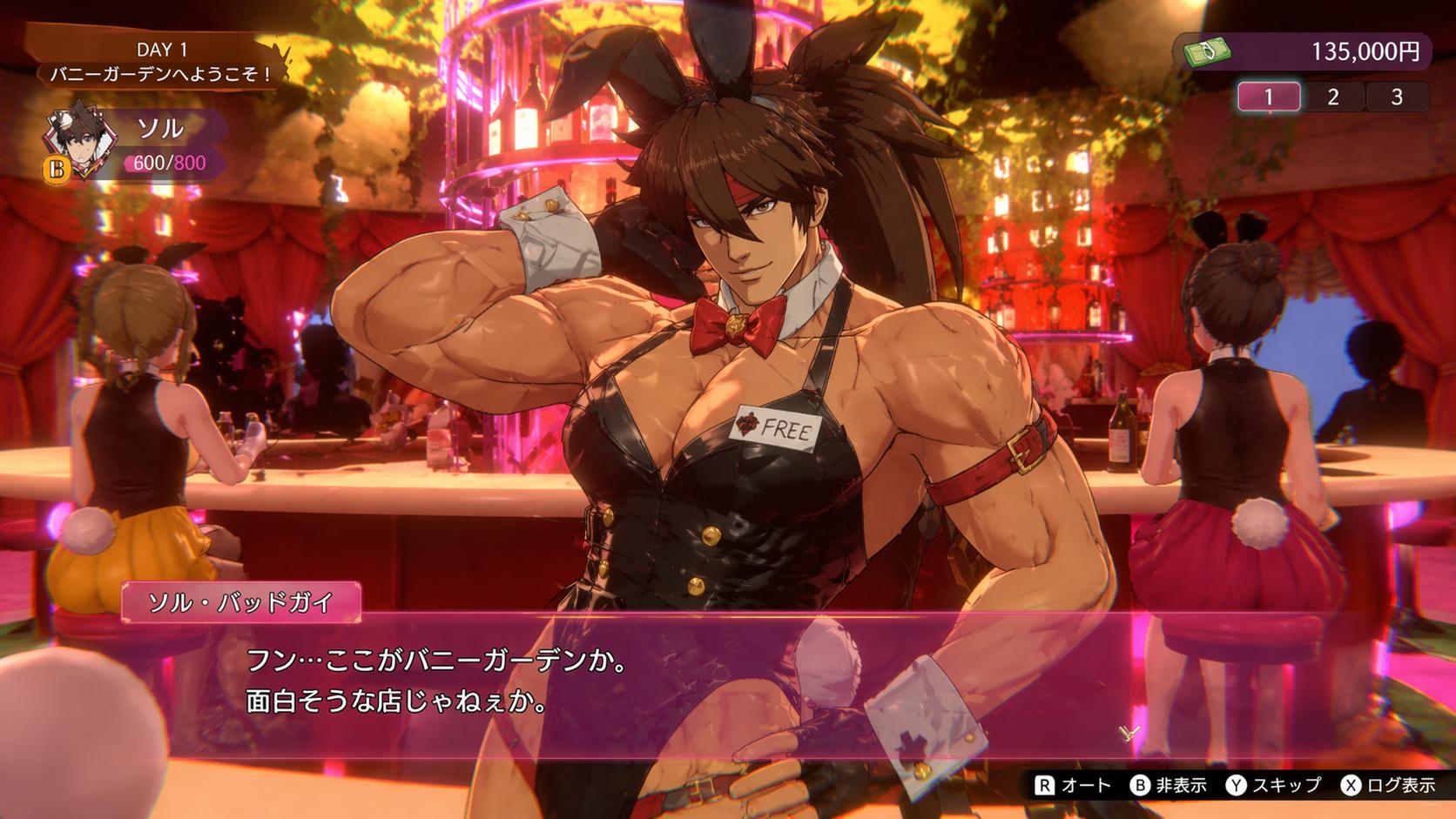Switch to the tab numbered 3
The width and height of the screenshot is (1456, 819).
click(x=1396, y=97)
